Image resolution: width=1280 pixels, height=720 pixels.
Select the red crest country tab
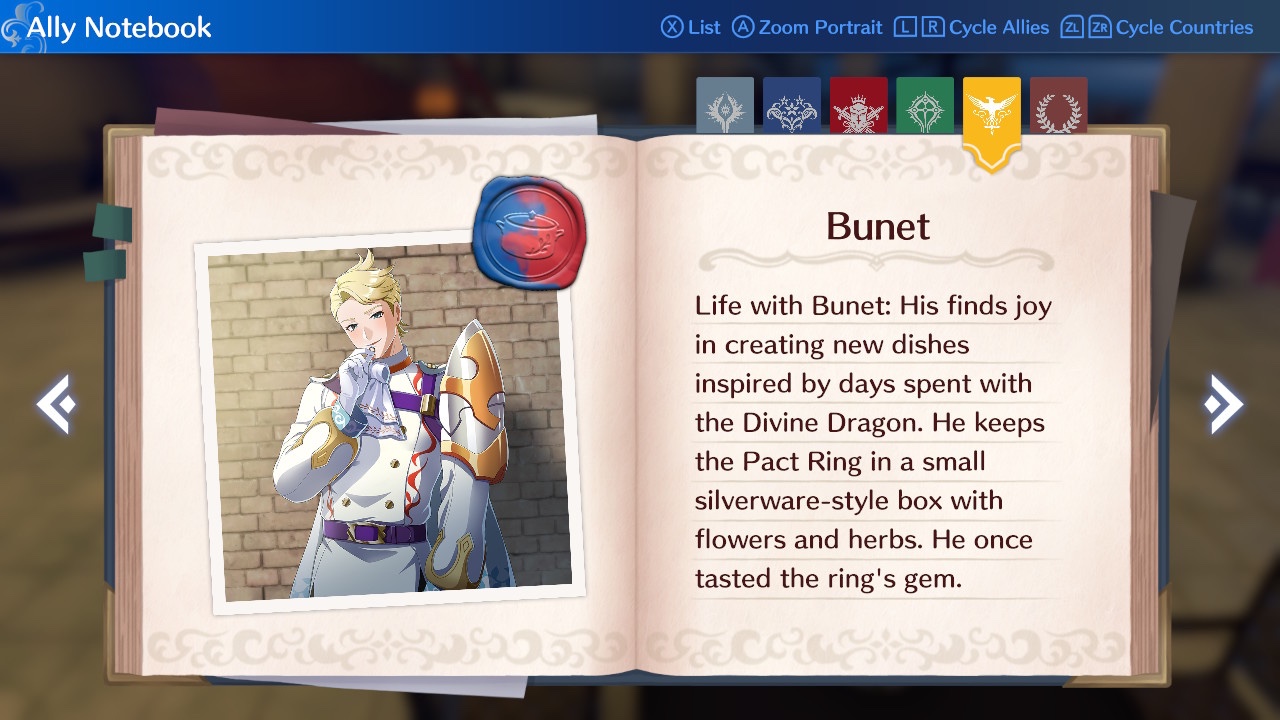pyautogui.click(x=858, y=107)
